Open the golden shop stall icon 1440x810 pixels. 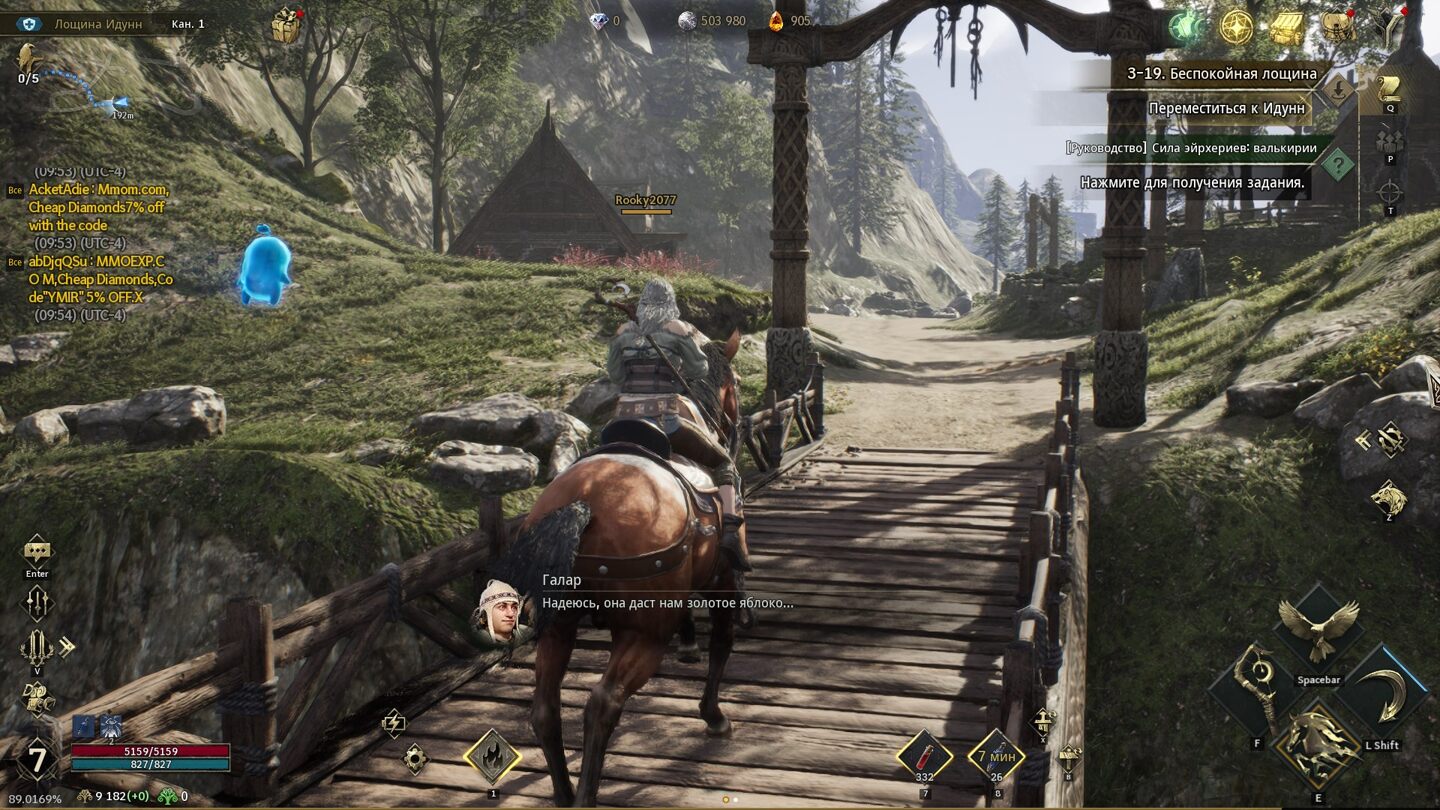click(x=1287, y=28)
